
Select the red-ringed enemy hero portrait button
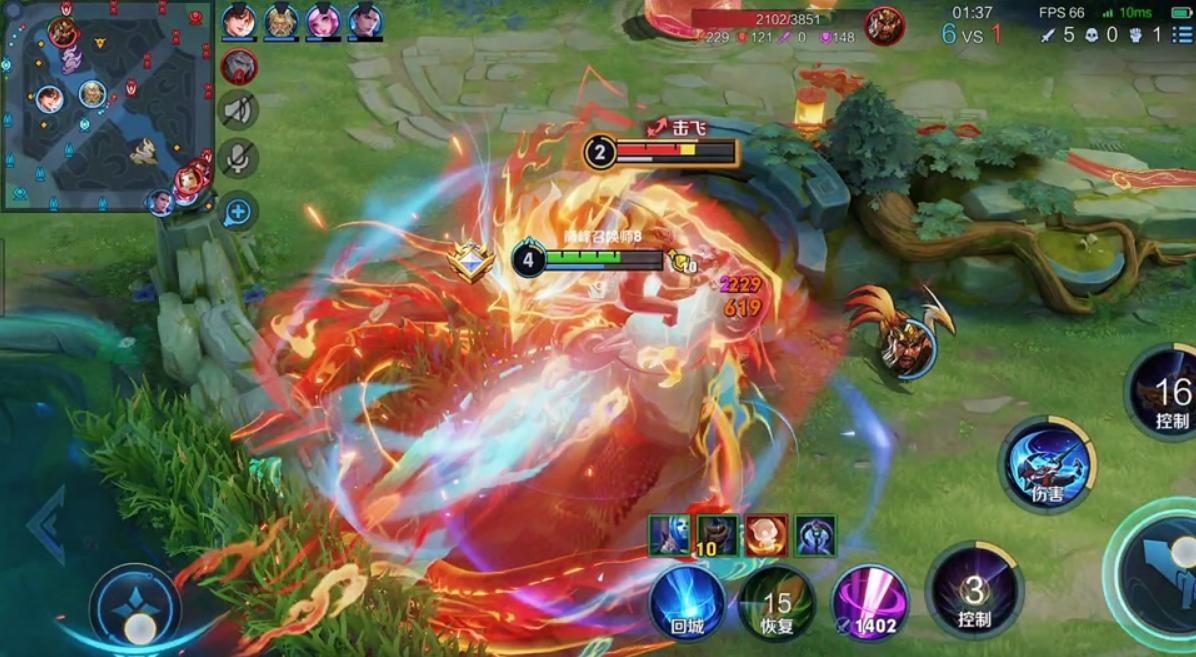click(x=239, y=66)
